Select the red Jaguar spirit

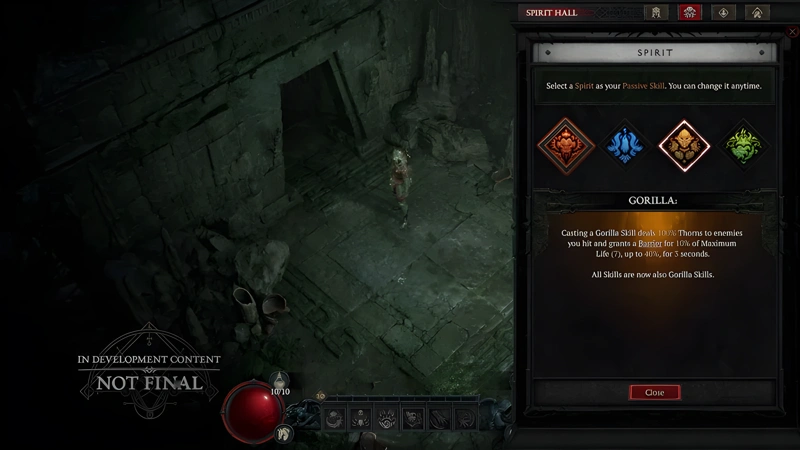(566, 146)
